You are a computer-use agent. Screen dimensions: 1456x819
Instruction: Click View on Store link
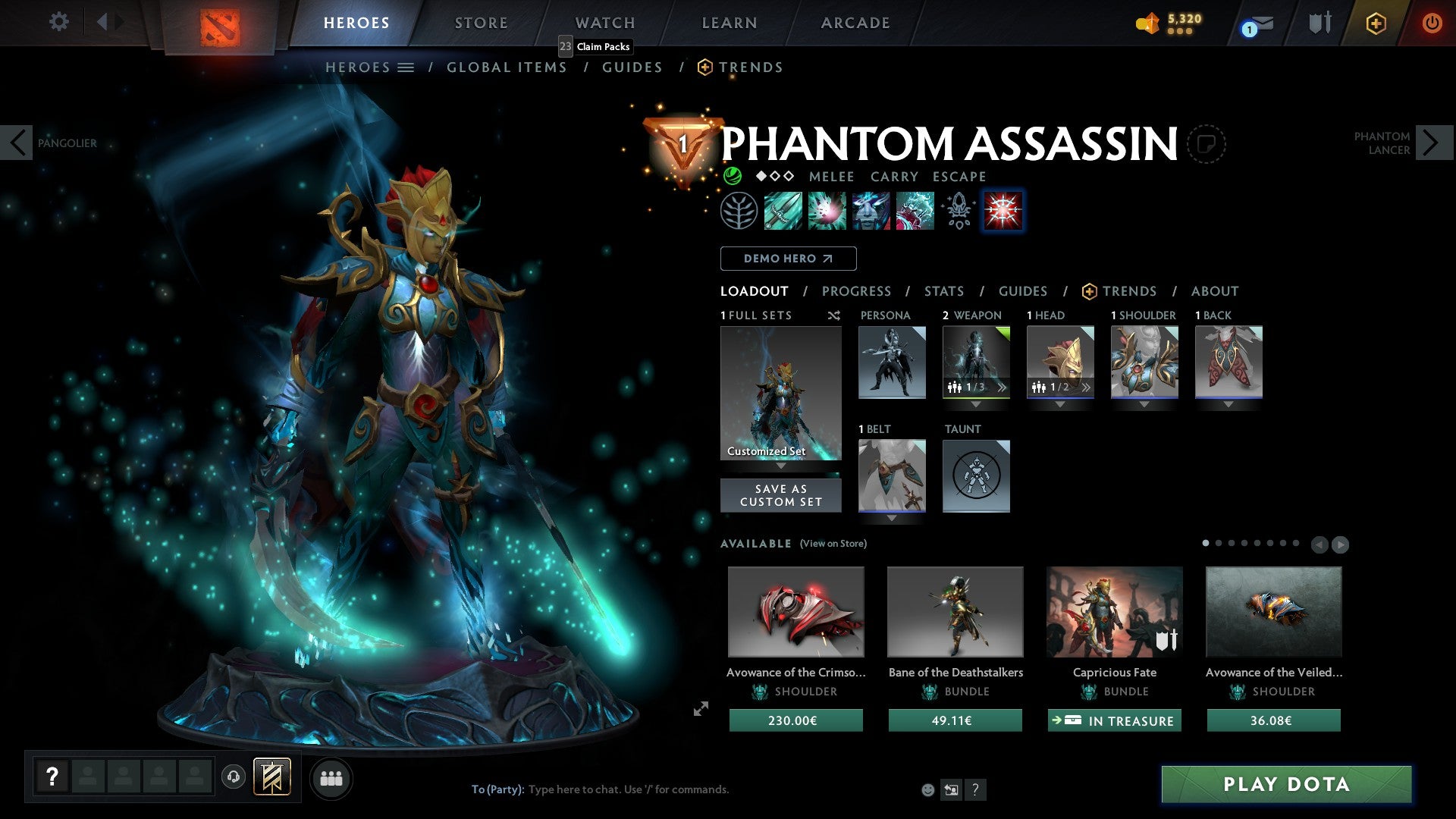pos(833,544)
